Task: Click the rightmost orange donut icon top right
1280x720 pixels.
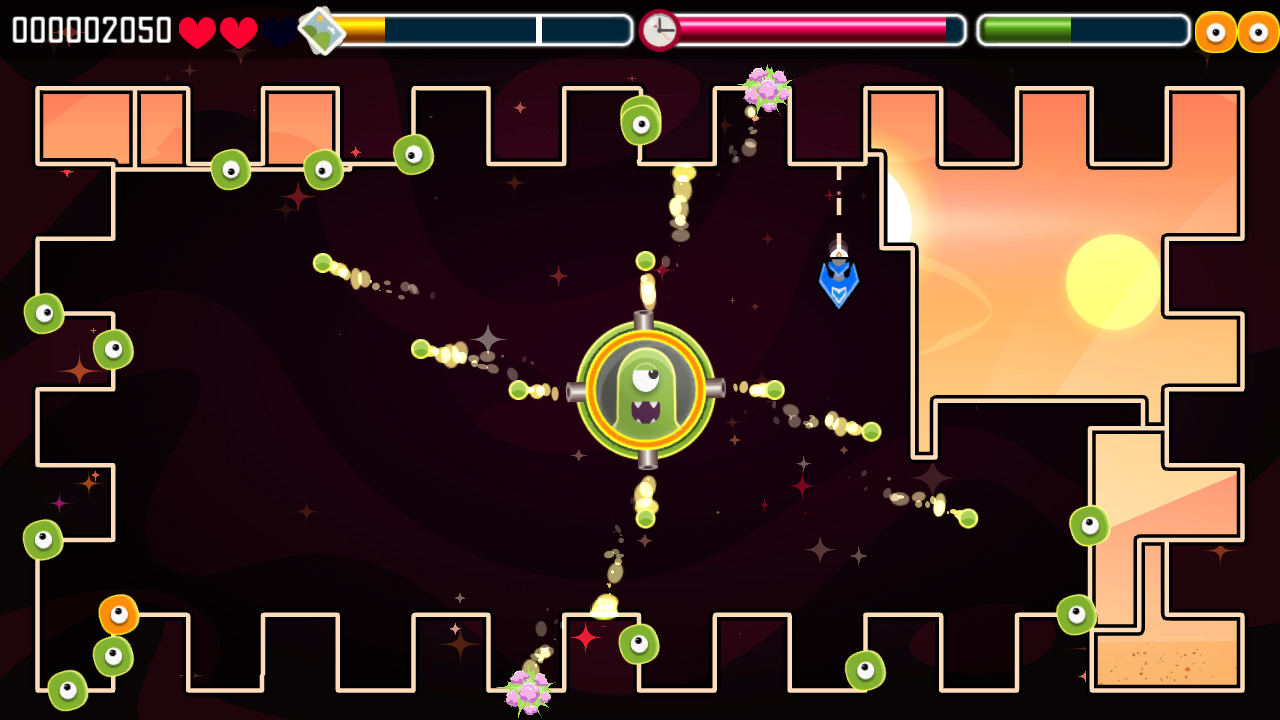Action: (x=1256, y=30)
